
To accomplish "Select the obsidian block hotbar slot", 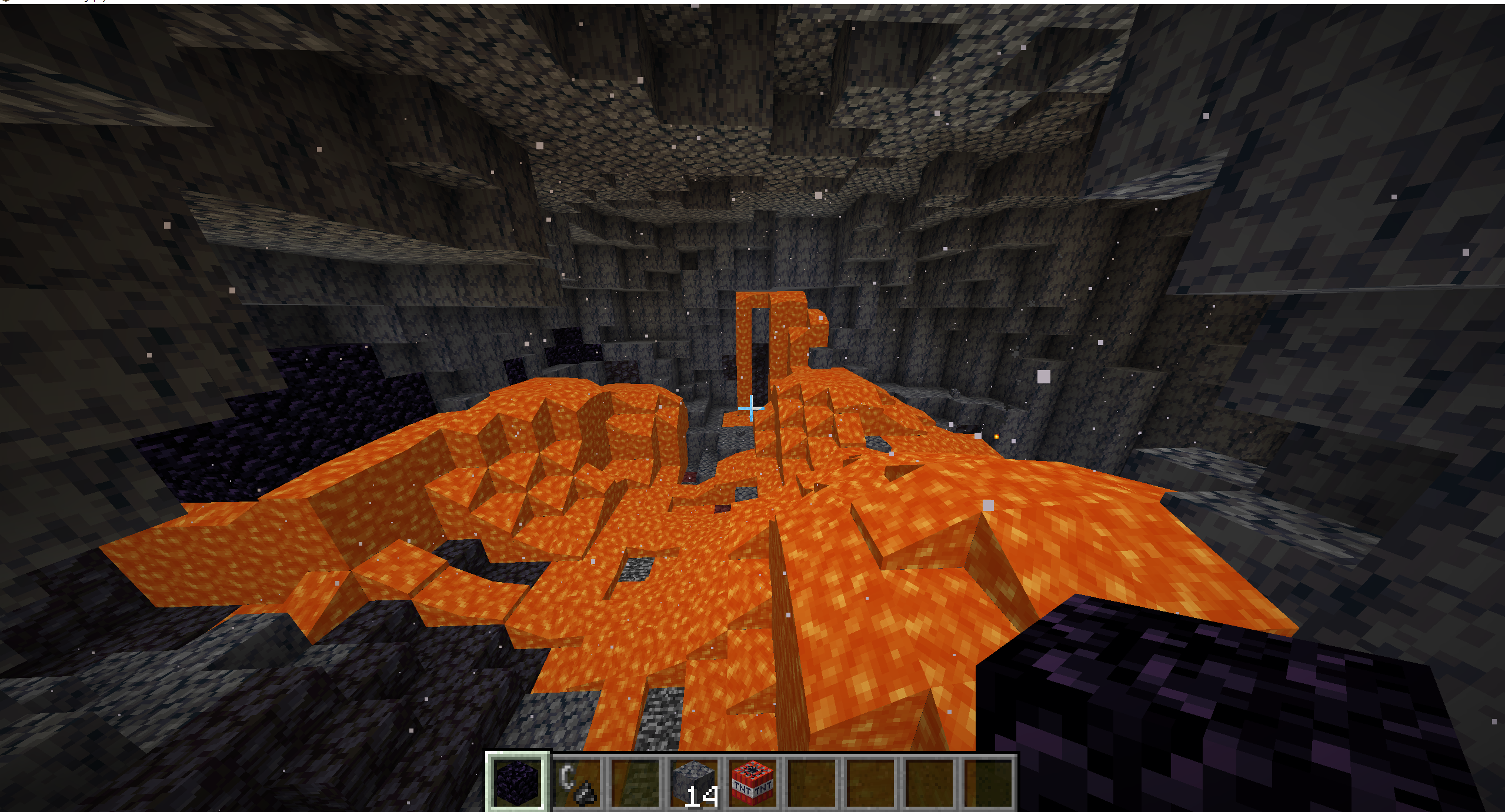I will coord(518,782).
